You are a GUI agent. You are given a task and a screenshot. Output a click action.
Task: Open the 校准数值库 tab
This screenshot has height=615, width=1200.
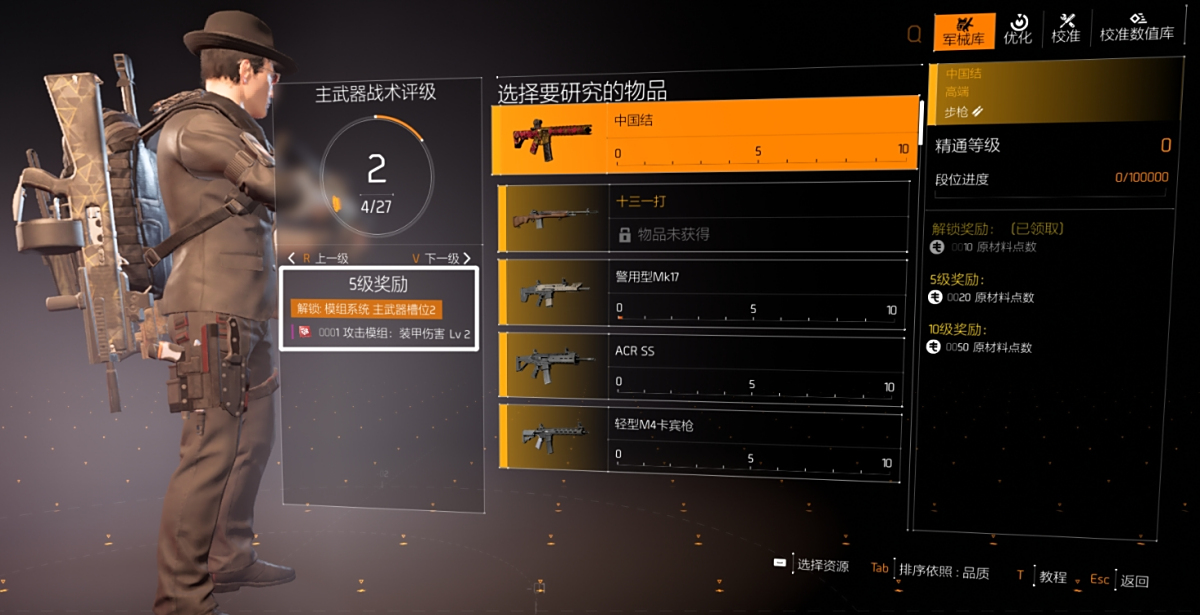point(1136,30)
